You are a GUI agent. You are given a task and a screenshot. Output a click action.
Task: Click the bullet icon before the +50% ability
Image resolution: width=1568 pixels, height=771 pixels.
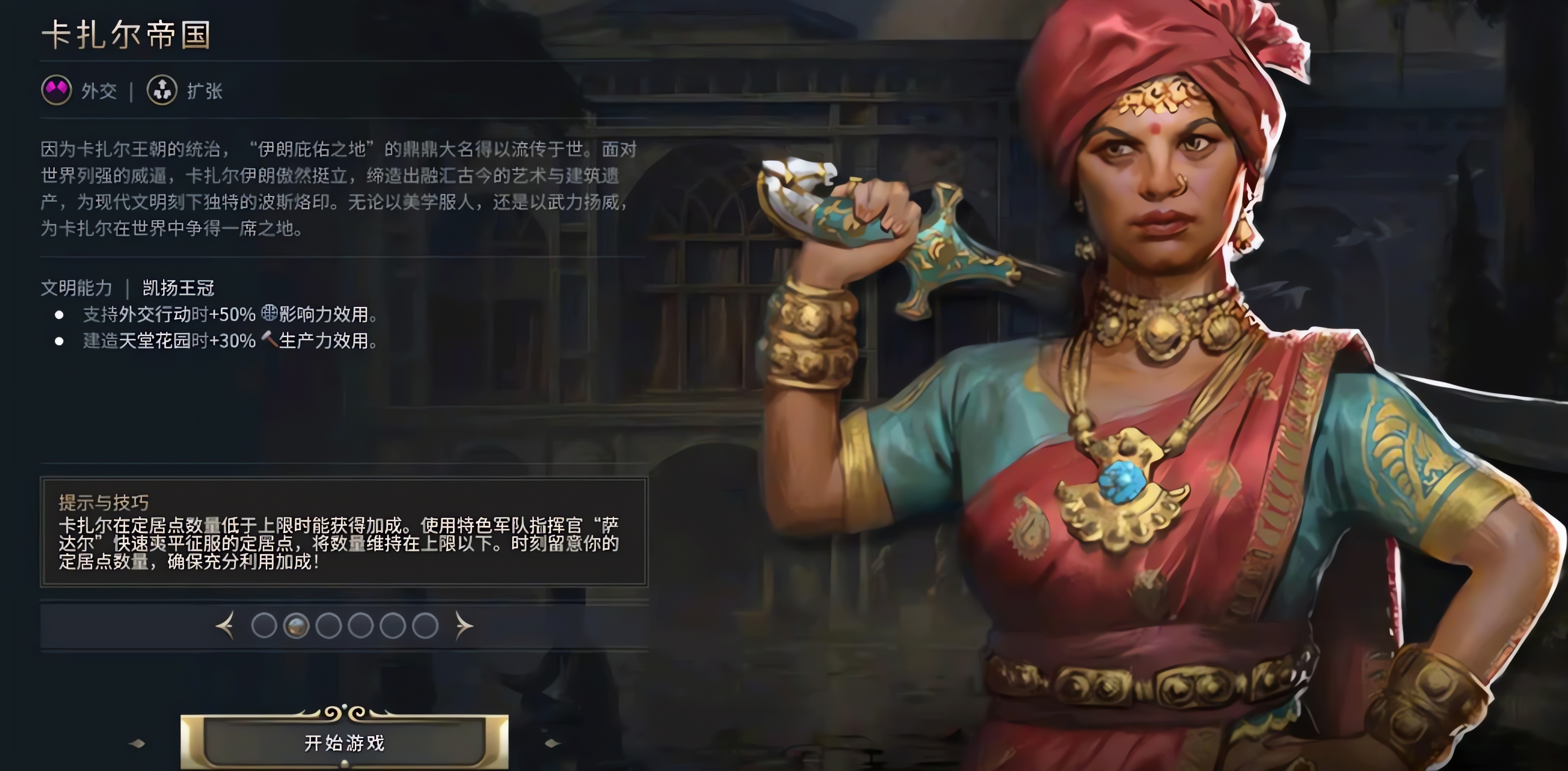pyautogui.click(x=60, y=314)
